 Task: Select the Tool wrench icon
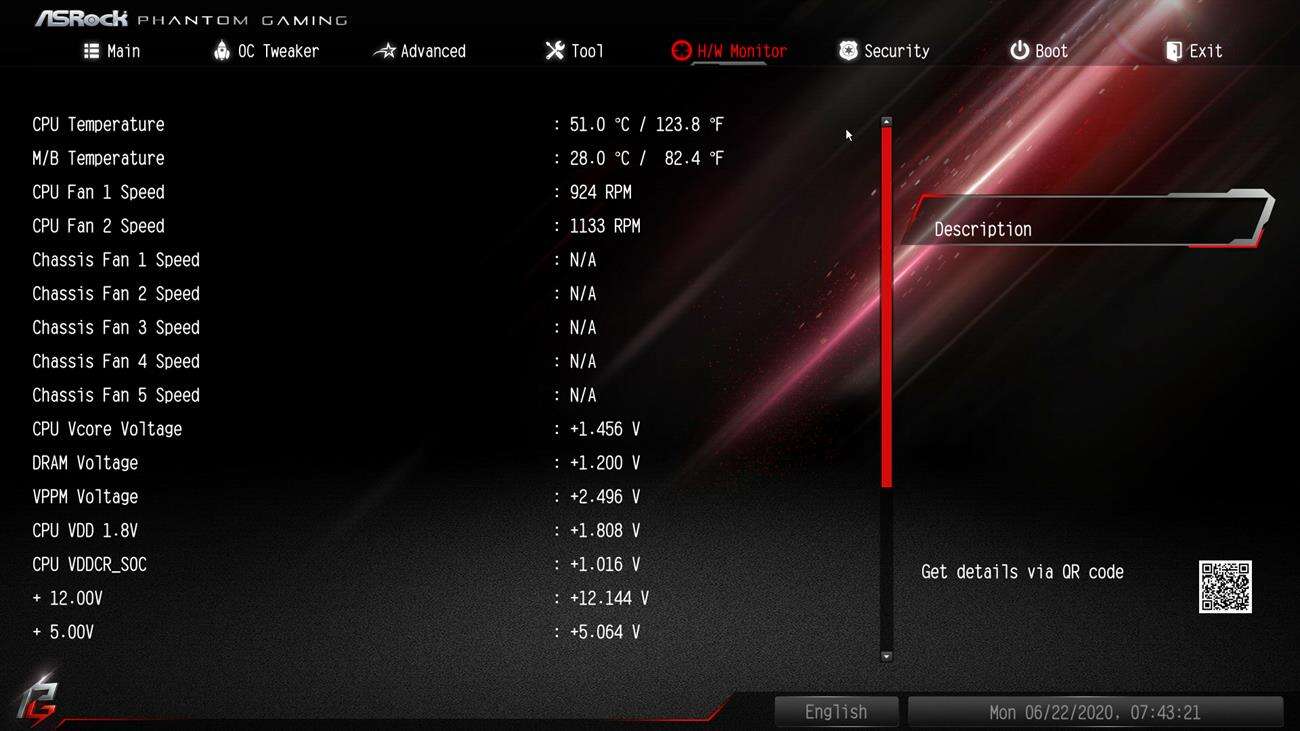554,50
